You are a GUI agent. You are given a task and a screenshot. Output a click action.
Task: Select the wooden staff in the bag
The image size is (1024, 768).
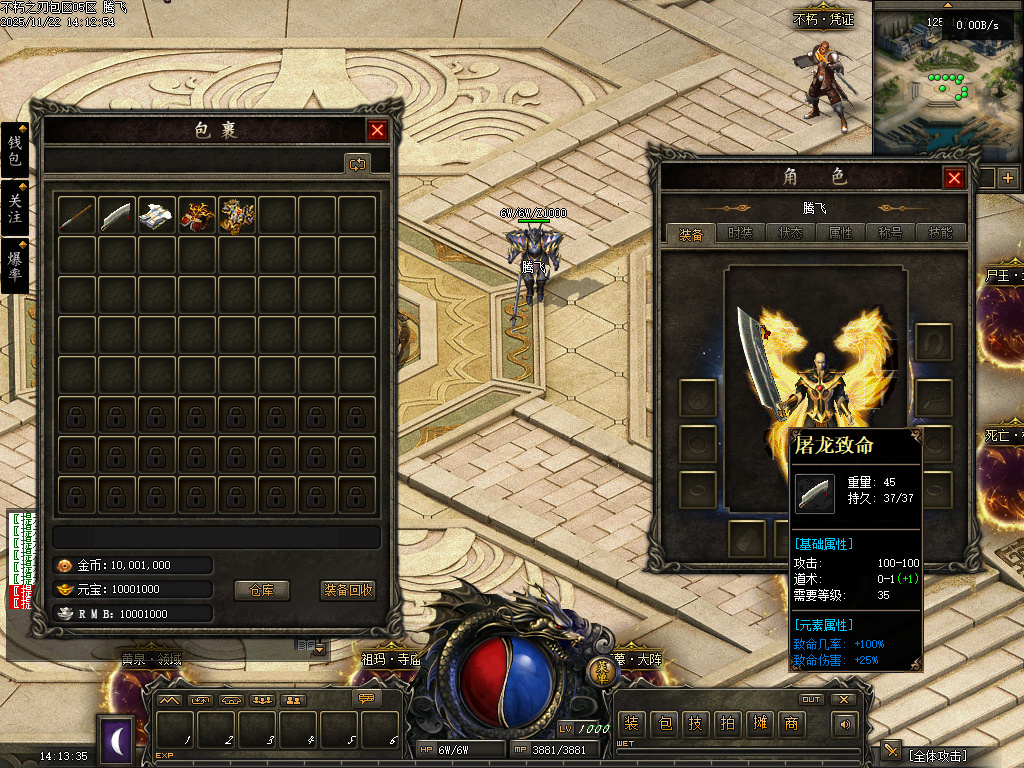[78, 215]
